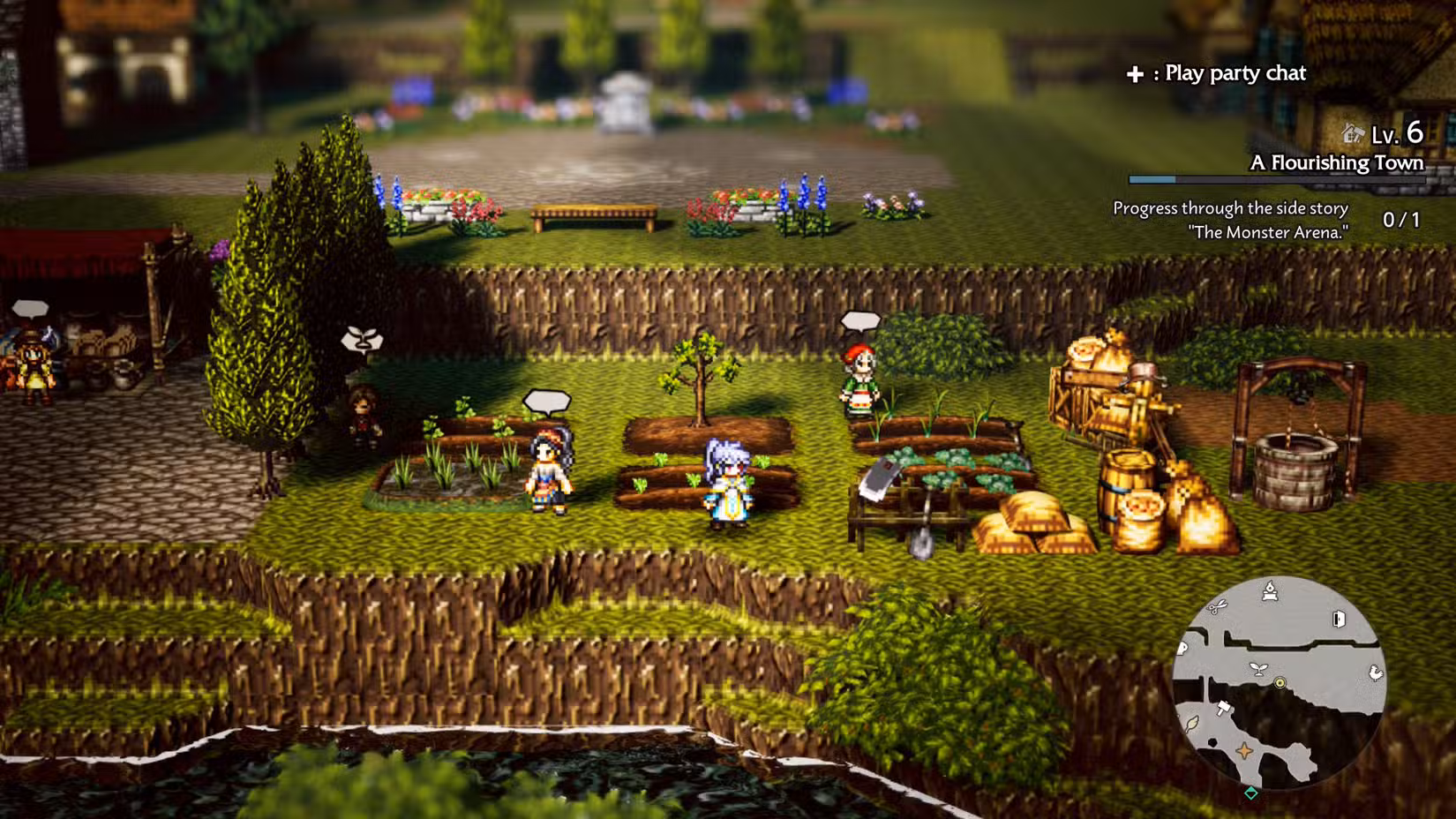Click the scissors shop icon on the minimap

tap(1217, 609)
